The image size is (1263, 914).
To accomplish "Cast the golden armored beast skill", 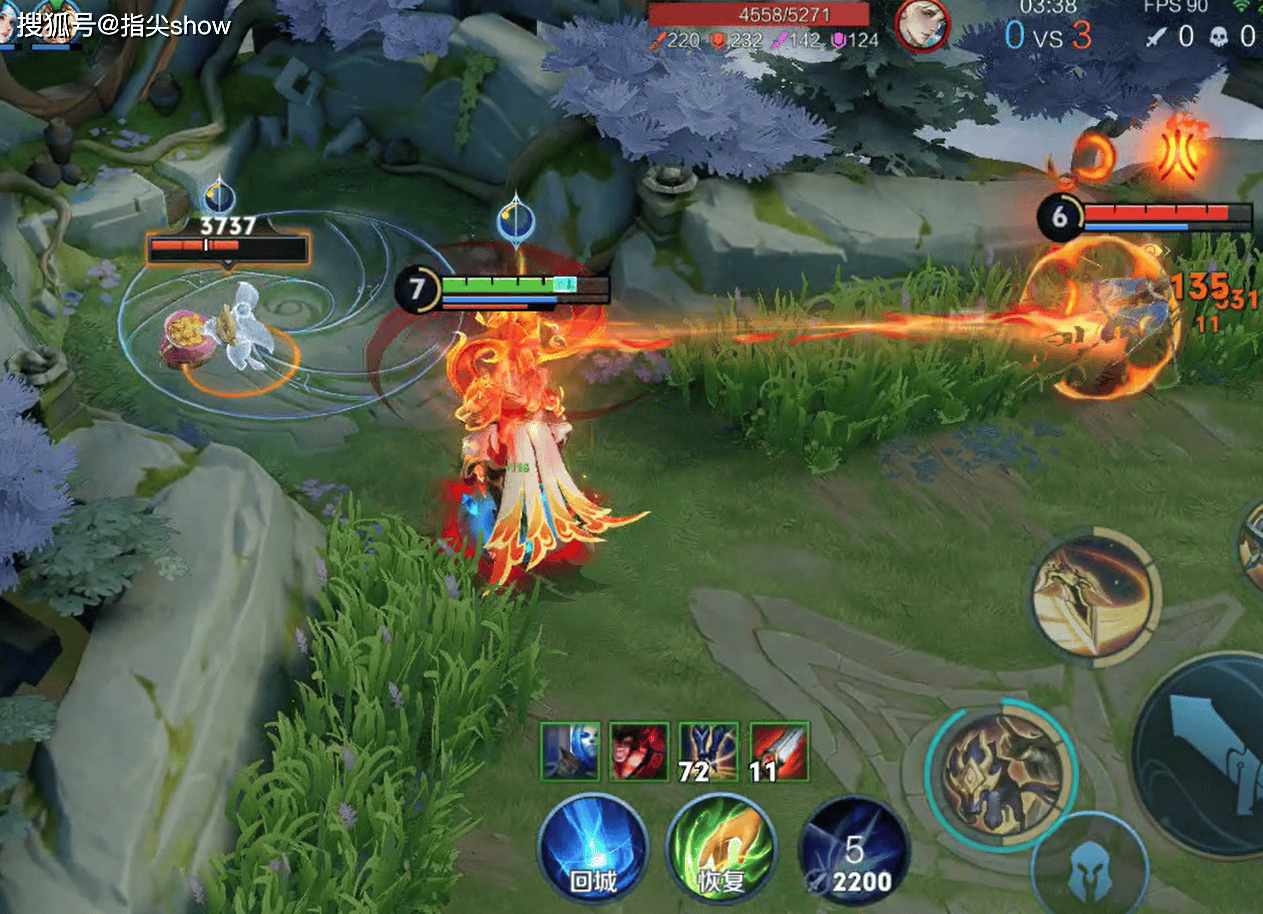I will [999, 772].
